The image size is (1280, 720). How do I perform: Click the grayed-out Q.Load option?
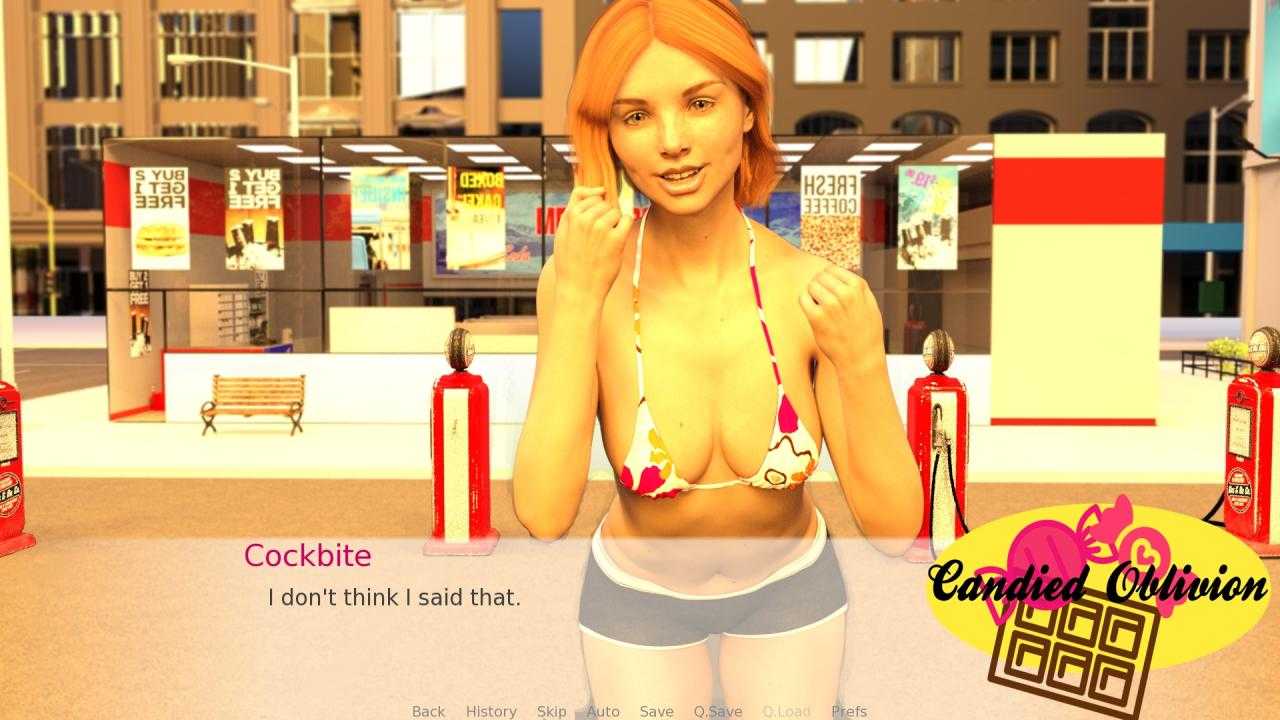(786, 711)
